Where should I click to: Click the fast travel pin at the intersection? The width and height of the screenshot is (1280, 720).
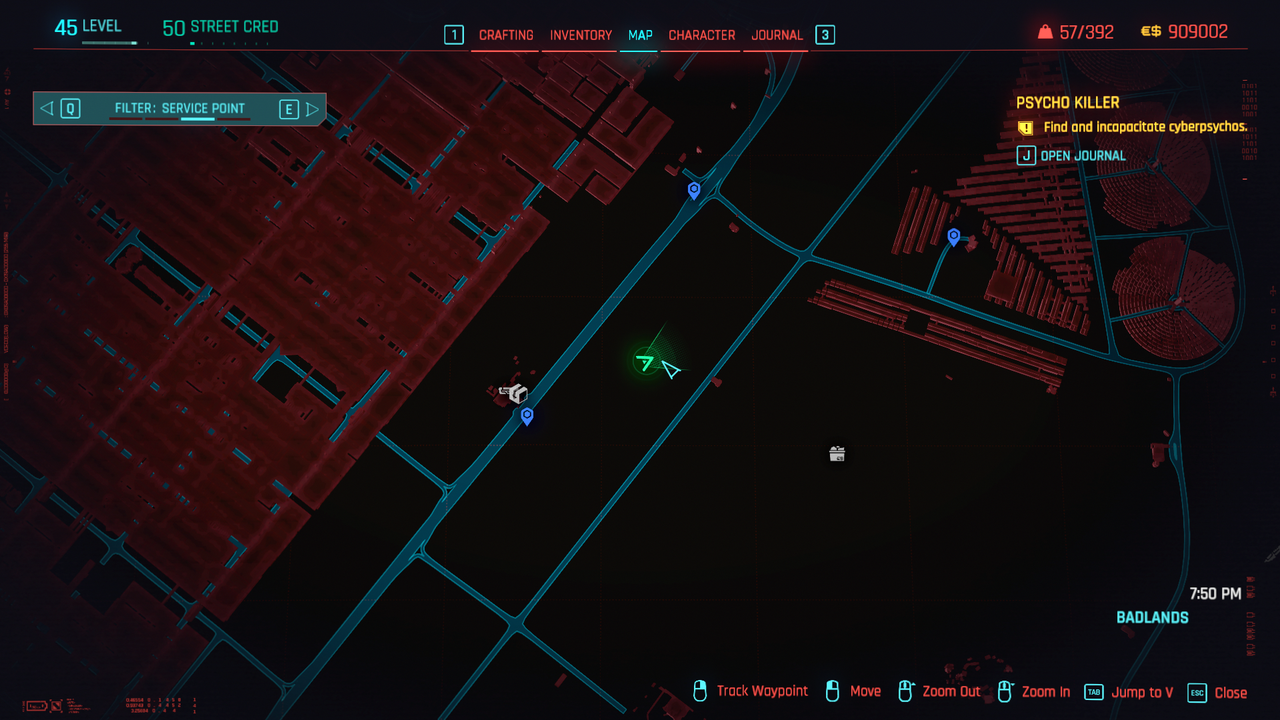pyautogui.click(x=694, y=189)
